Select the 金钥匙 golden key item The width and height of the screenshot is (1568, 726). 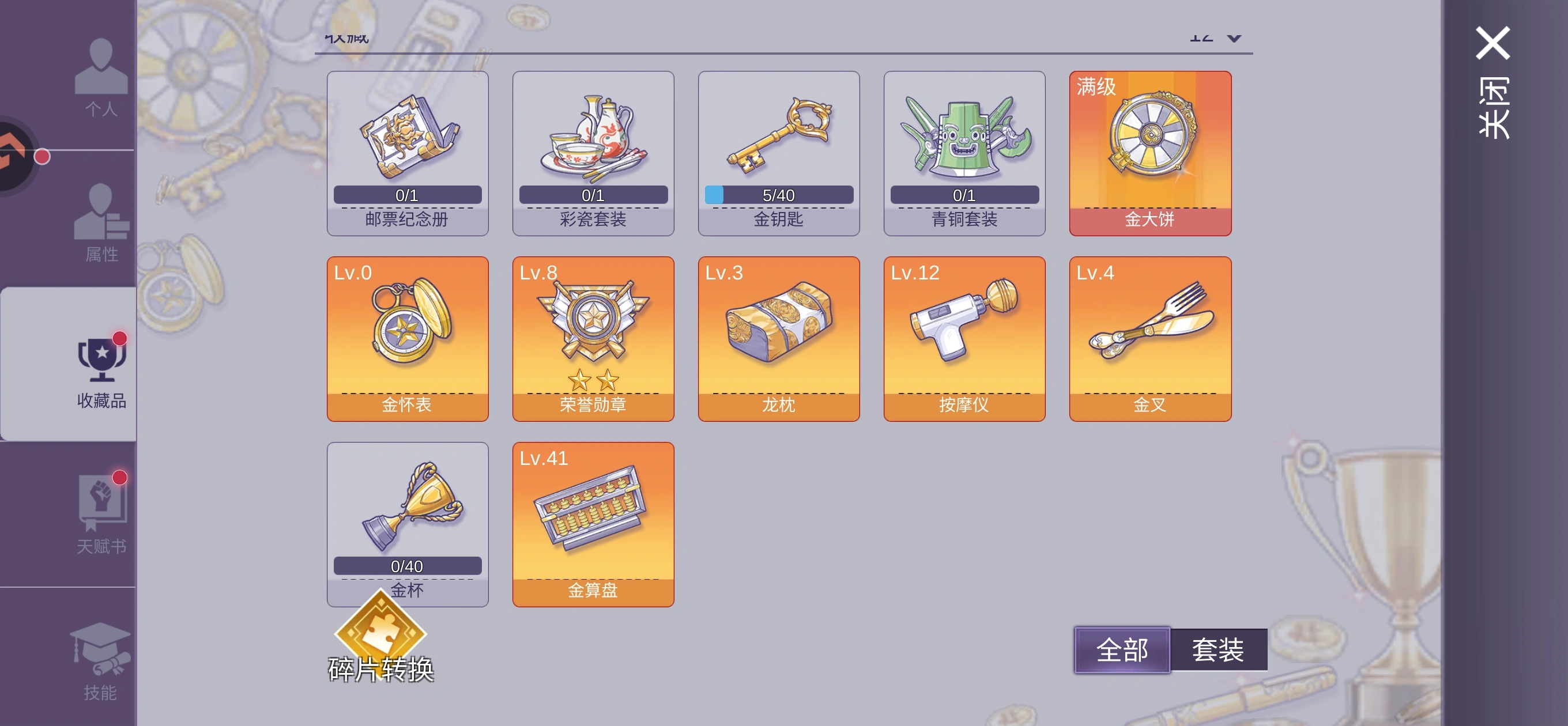778,153
